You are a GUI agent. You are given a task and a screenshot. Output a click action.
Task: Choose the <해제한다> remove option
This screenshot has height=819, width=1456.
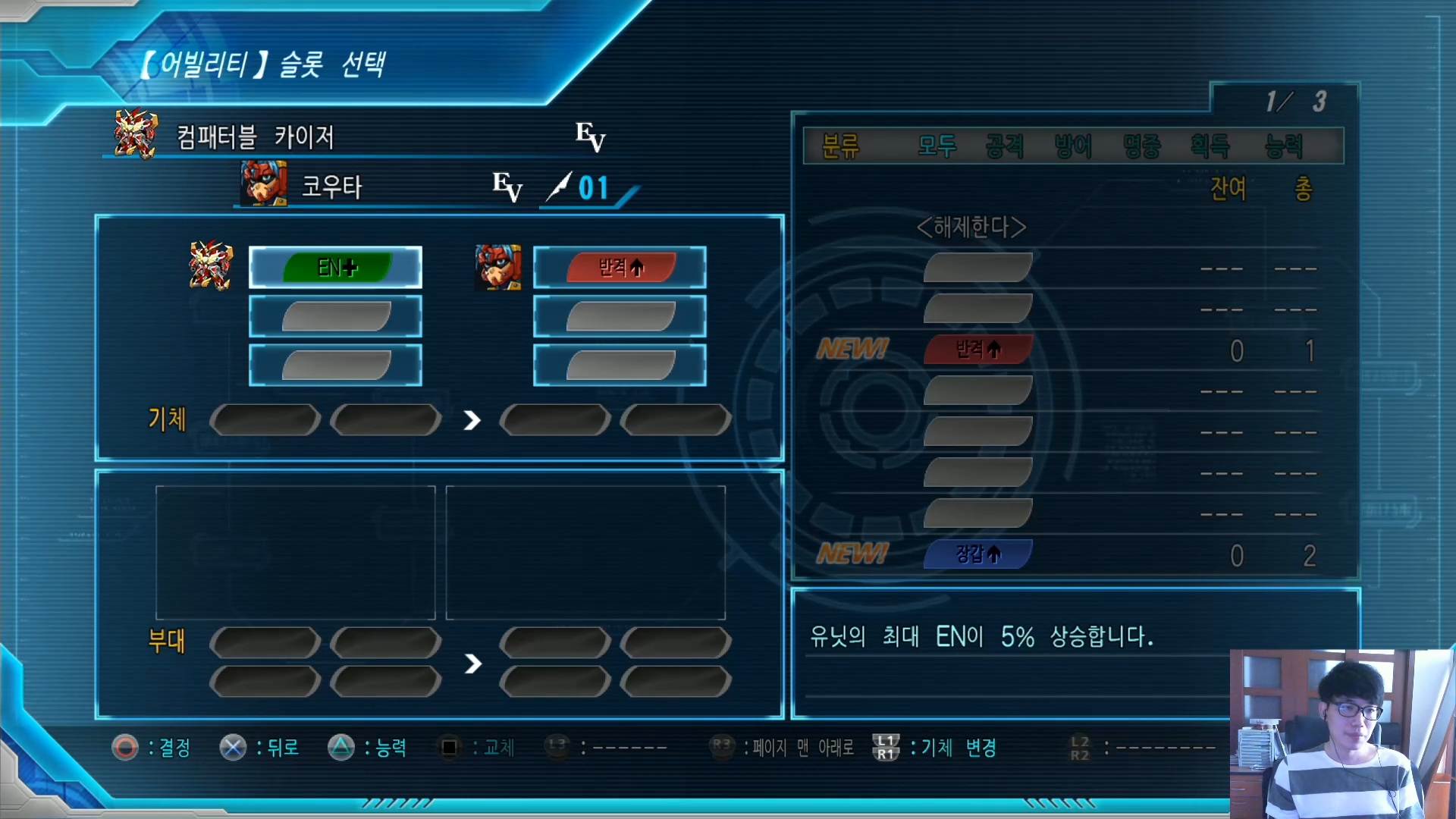971,227
